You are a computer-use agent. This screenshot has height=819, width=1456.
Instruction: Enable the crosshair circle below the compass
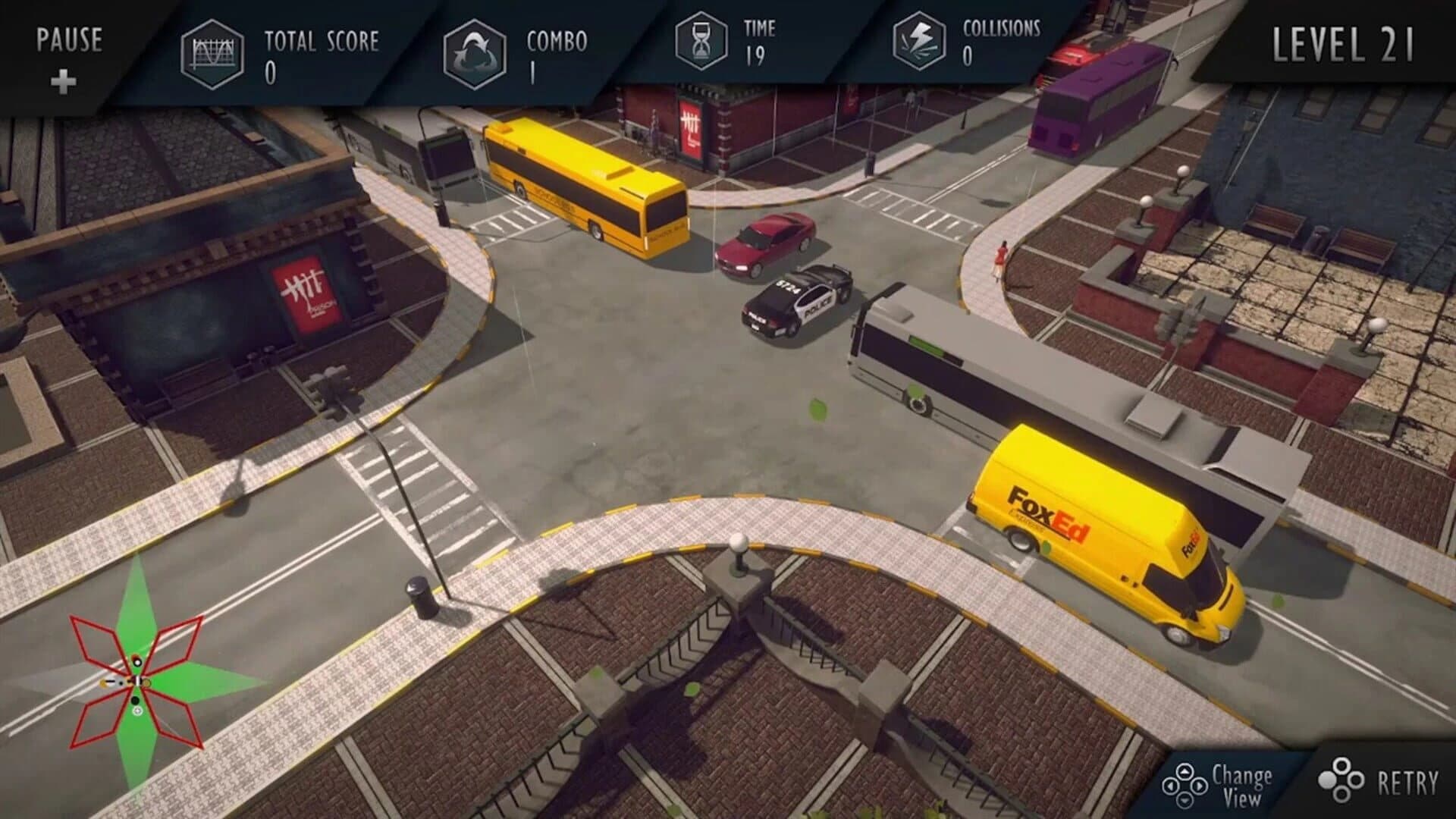click(137, 711)
